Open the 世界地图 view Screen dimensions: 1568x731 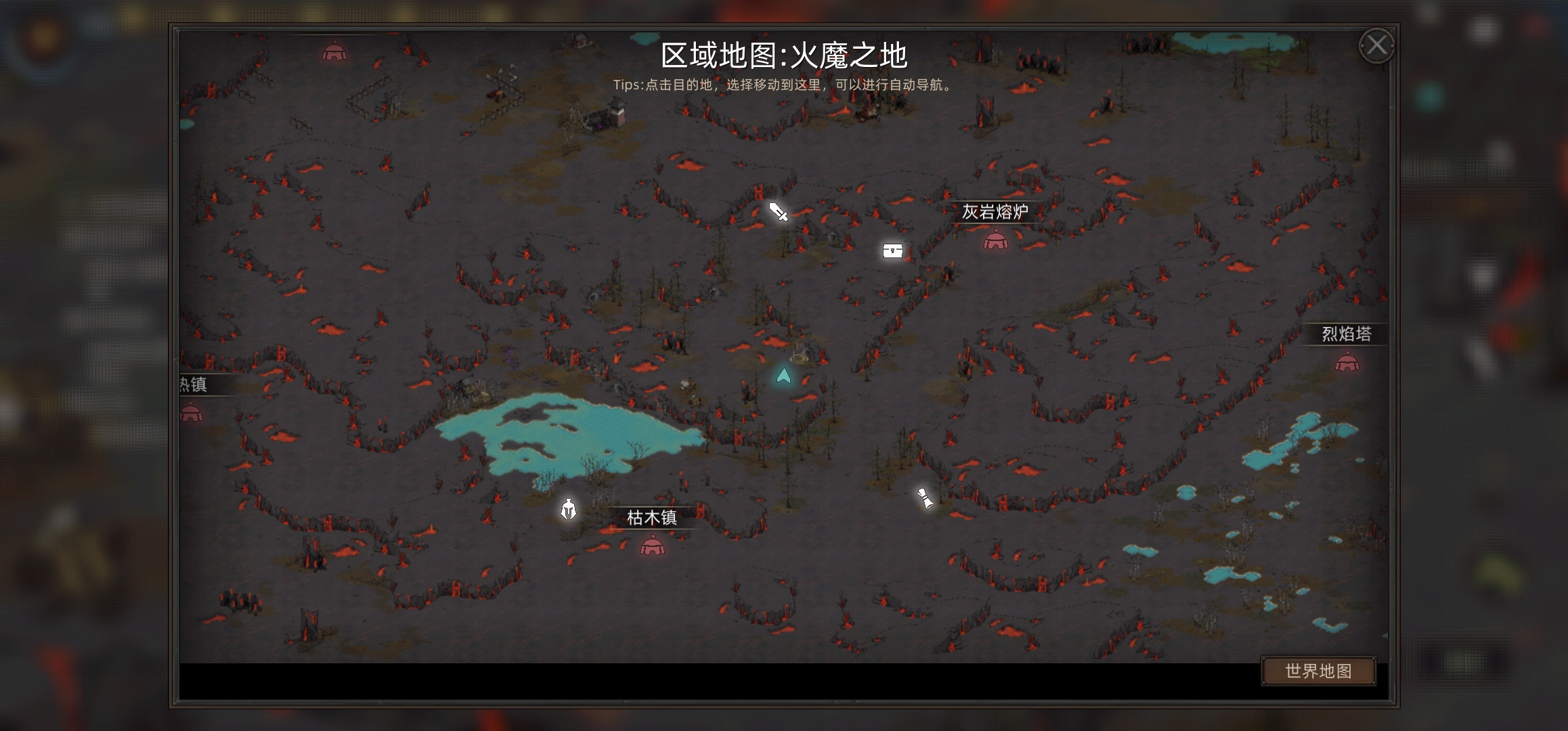[x=1319, y=670]
